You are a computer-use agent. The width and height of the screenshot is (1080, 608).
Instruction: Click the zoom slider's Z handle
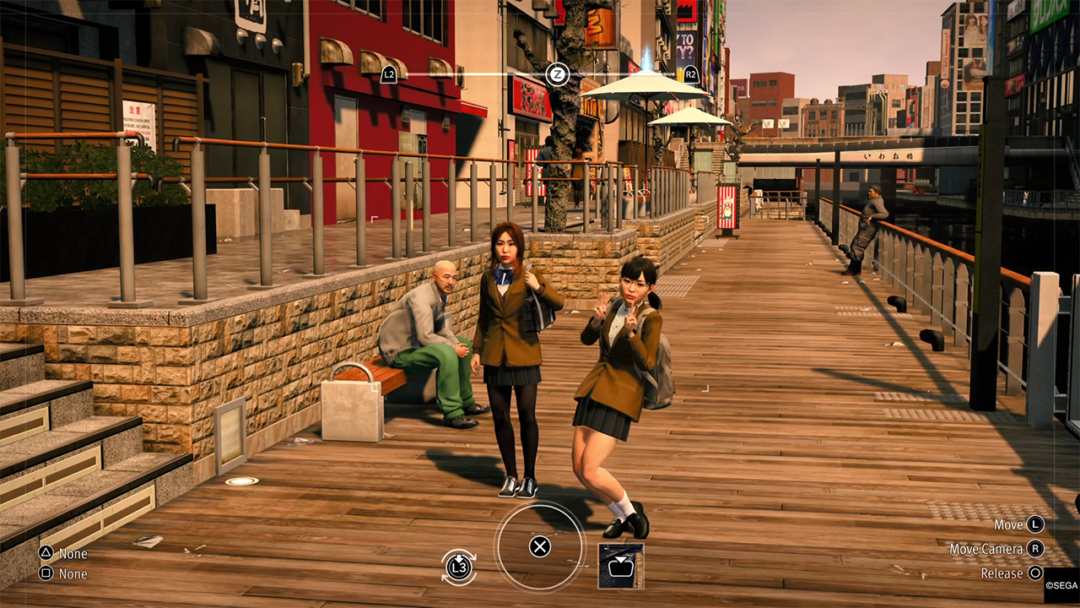557,74
